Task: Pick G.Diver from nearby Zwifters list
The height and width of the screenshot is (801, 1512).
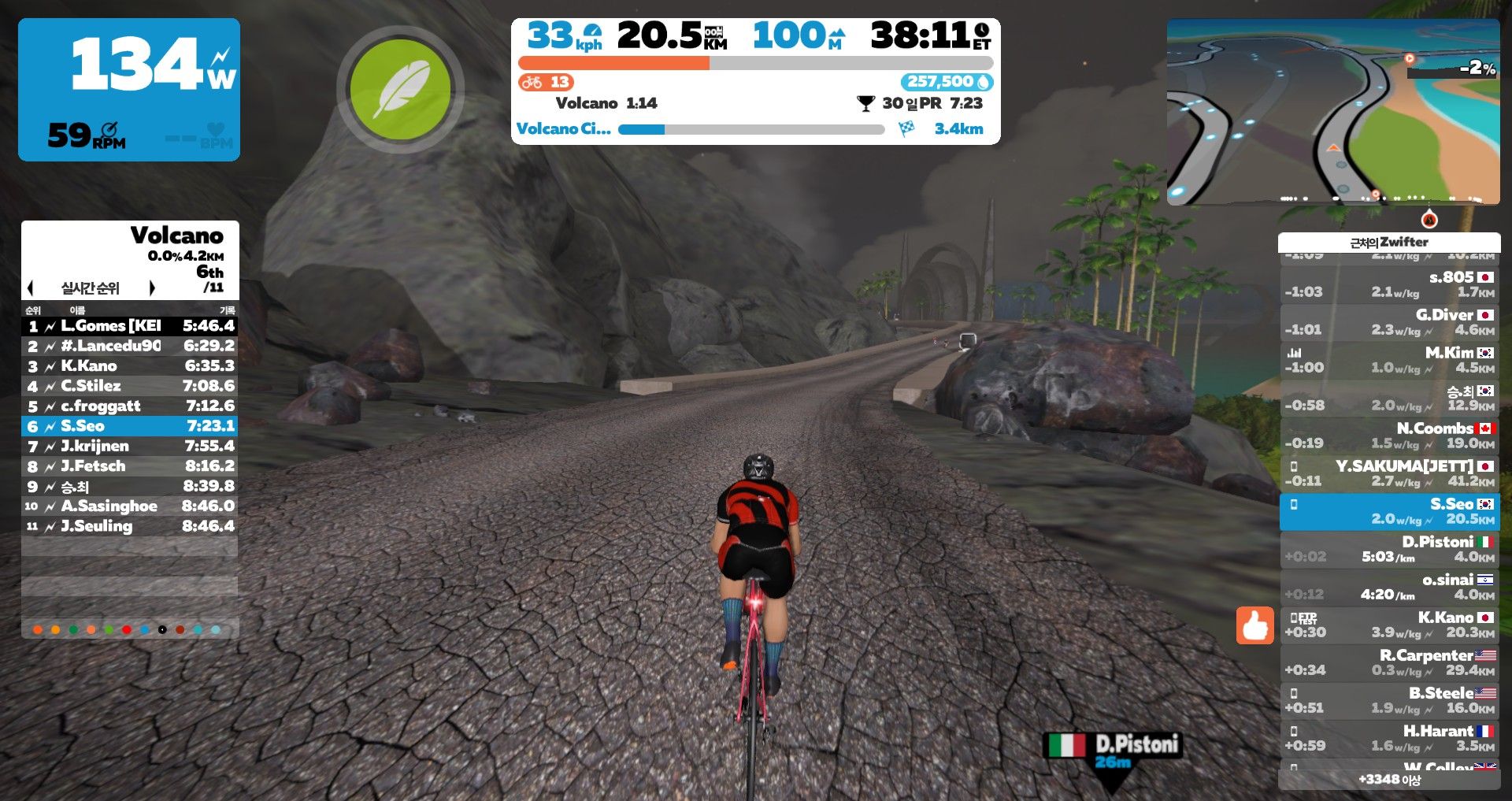Action: coord(1389,322)
